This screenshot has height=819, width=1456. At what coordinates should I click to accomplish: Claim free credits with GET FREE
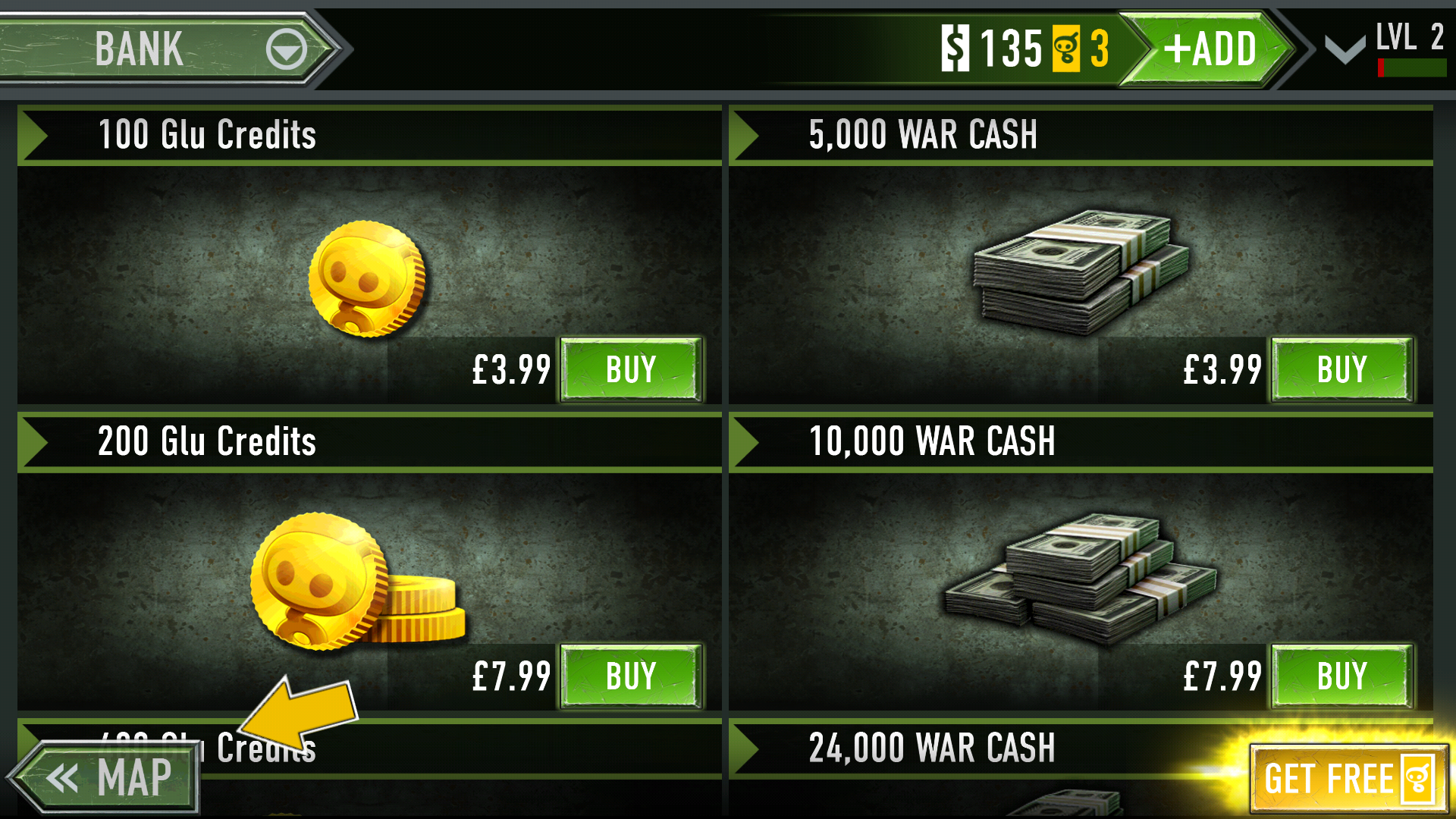[x=1348, y=778]
